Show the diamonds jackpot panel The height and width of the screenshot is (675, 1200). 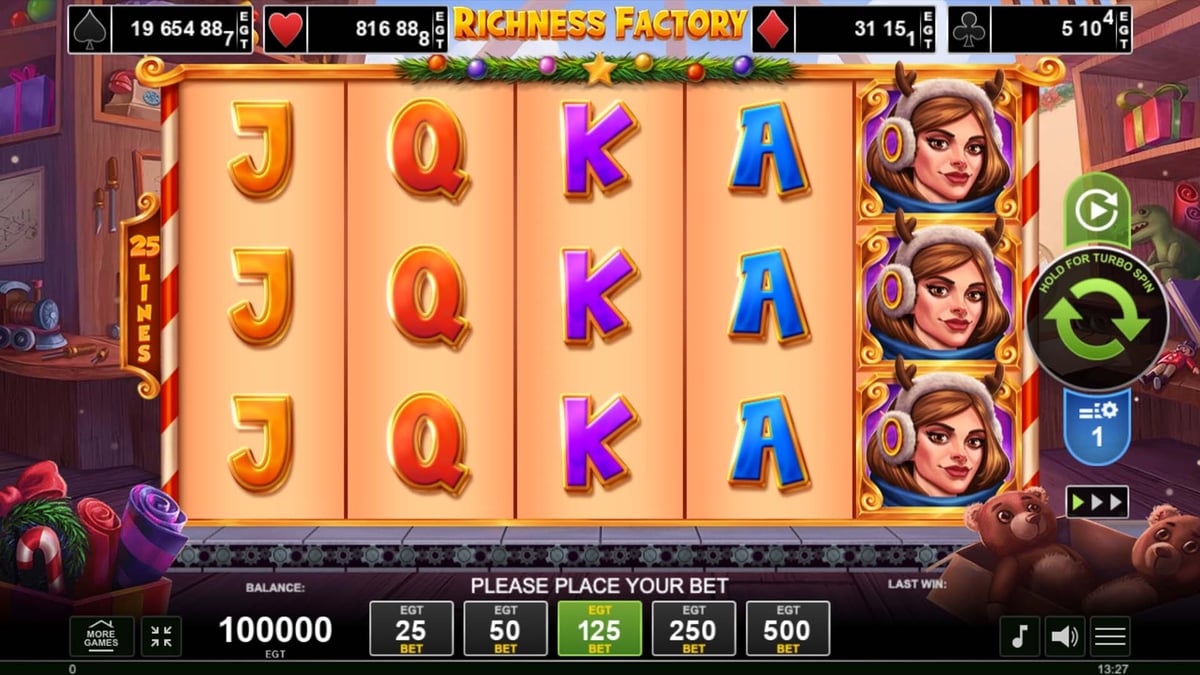(x=843, y=30)
